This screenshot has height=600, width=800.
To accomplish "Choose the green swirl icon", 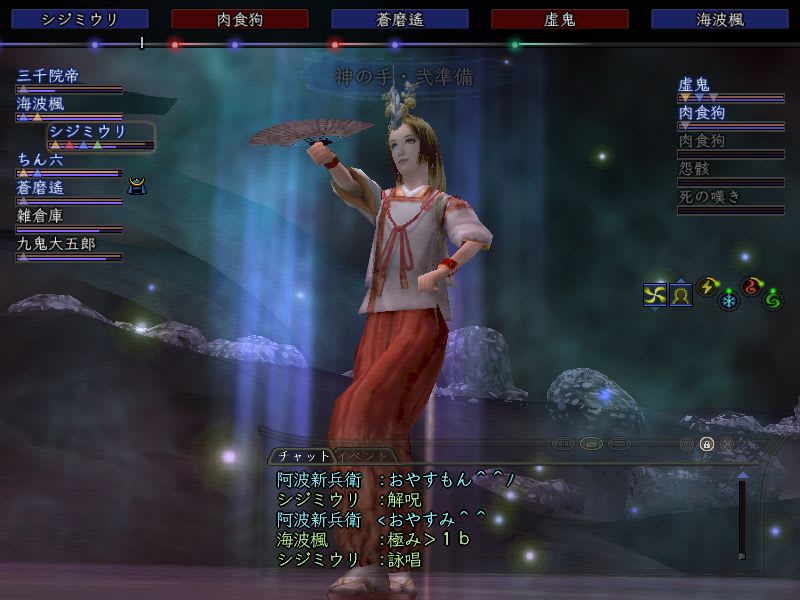I will 772,299.
